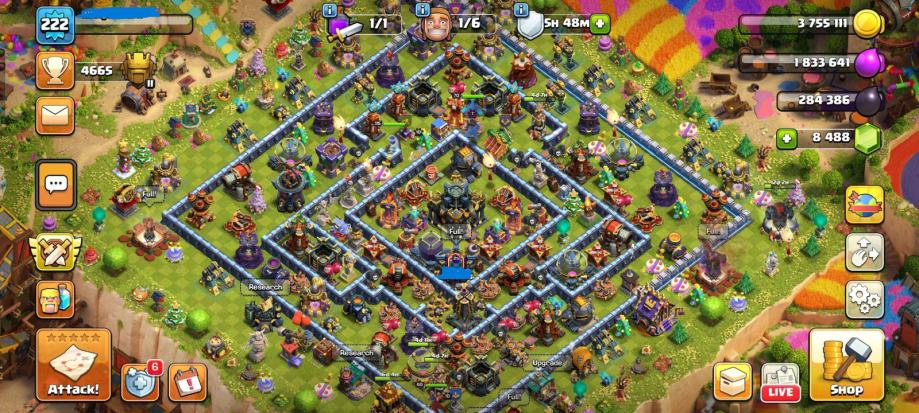
Task: Open the LIVE esports icon
Action: 780,380
